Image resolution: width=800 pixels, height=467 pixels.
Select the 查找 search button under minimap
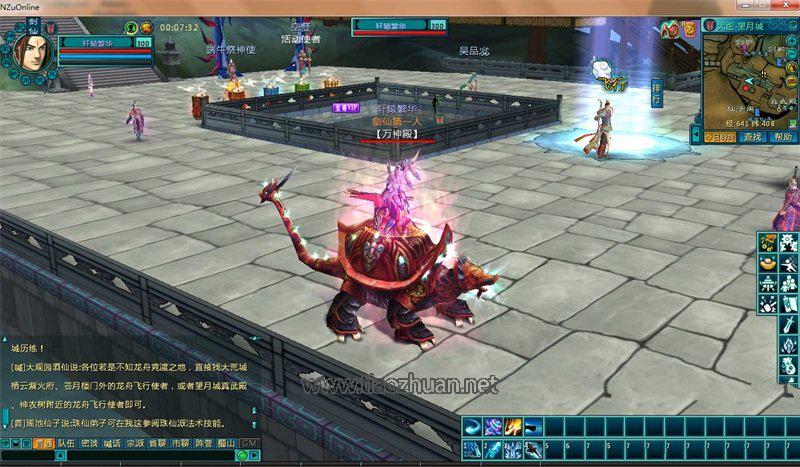point(752,136)
